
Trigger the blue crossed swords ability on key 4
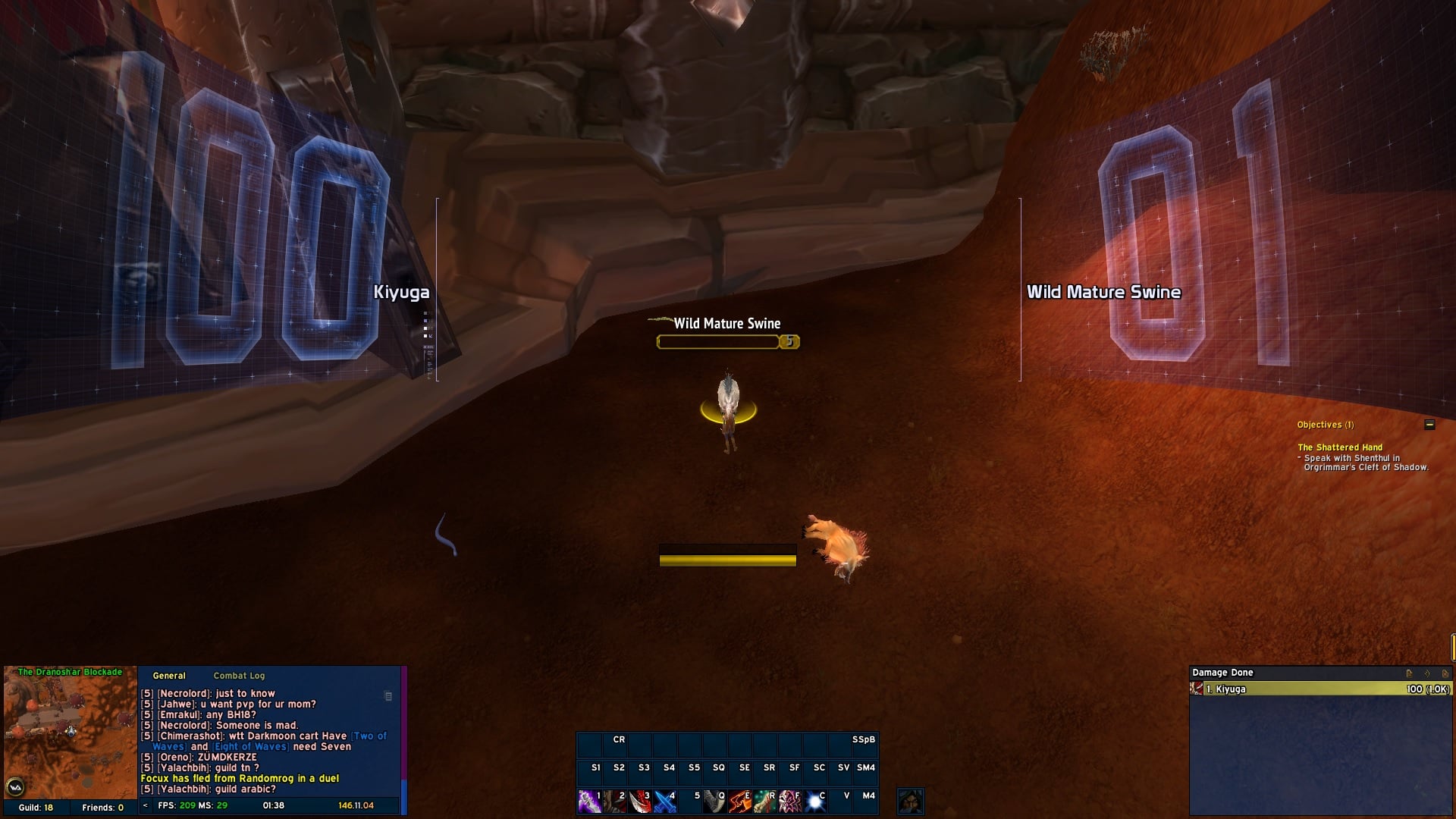[664, 802]
